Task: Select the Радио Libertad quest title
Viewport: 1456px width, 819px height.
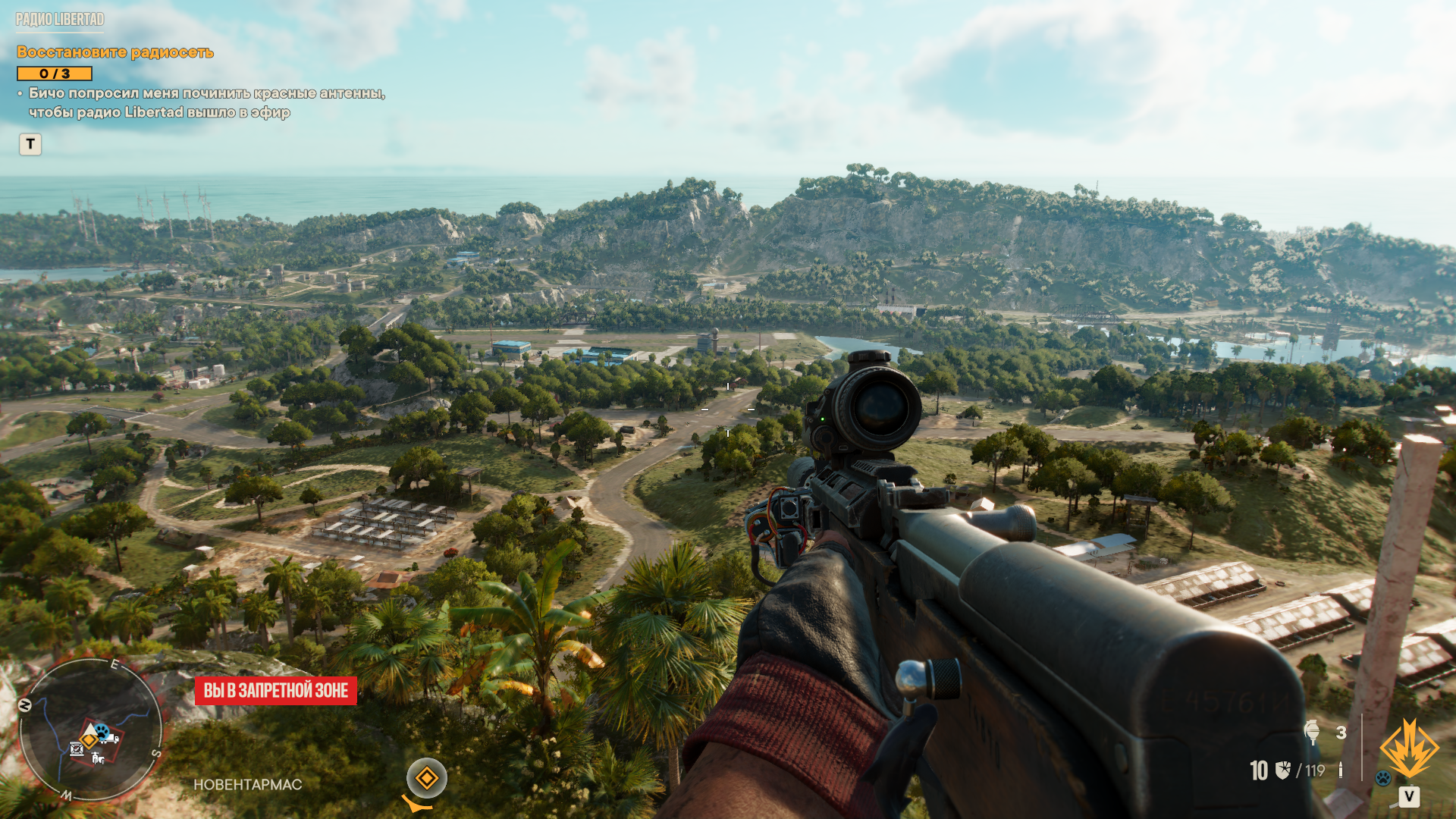Action: tap(60, 20)
